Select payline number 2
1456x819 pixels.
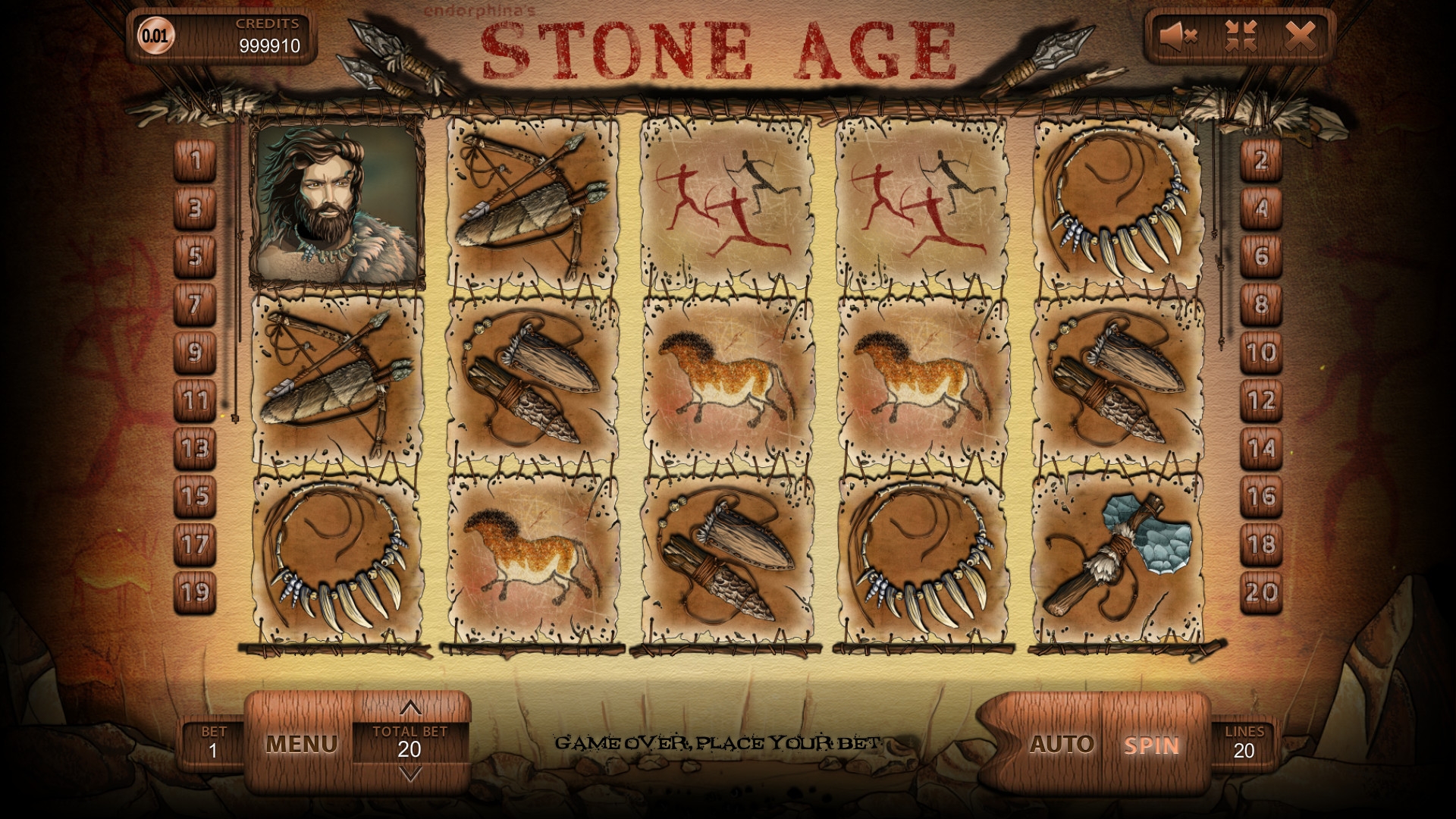pos(1261,161)
